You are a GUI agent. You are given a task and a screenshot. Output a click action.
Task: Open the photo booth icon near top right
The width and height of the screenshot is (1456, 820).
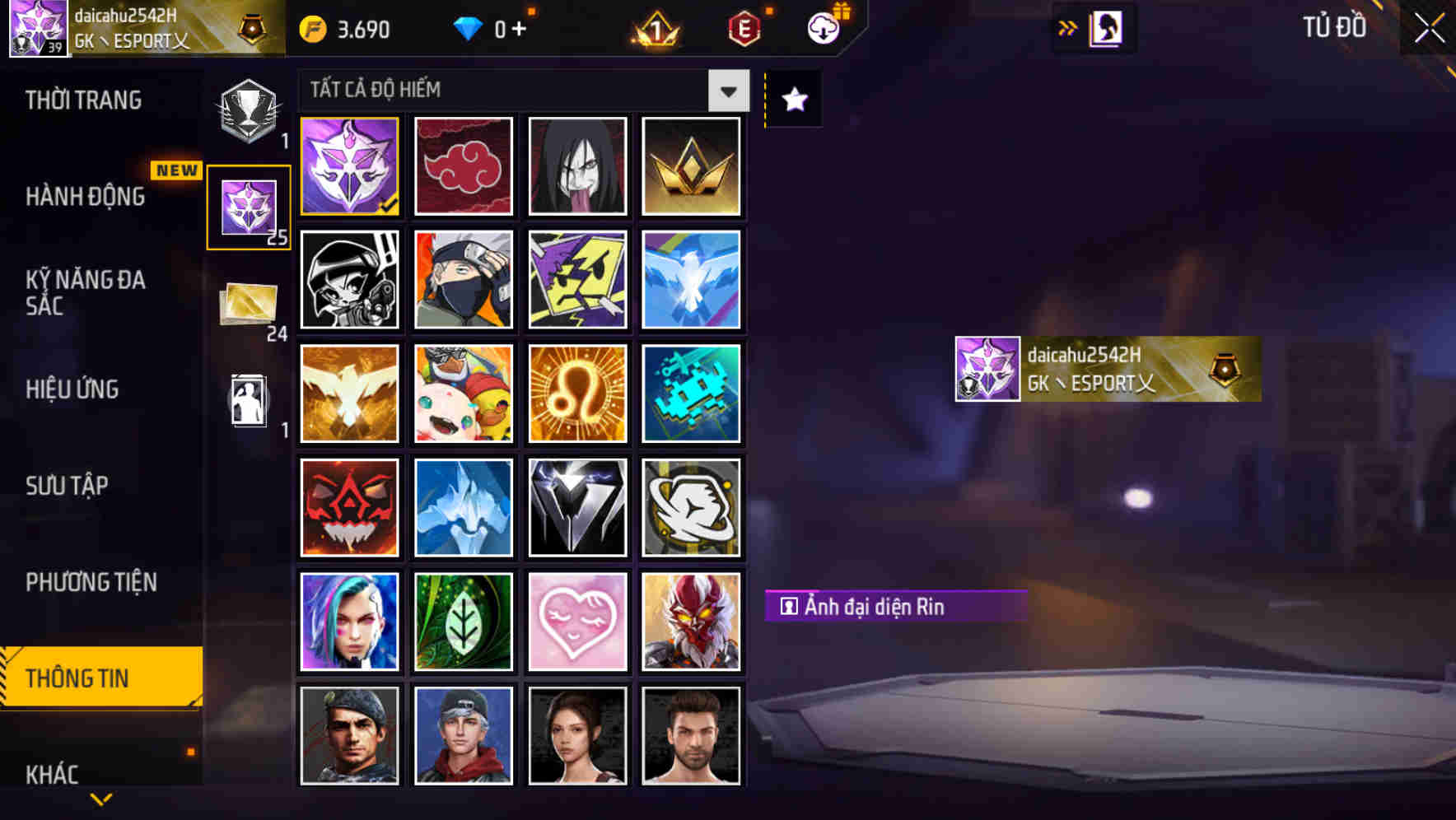(1104, 27)
